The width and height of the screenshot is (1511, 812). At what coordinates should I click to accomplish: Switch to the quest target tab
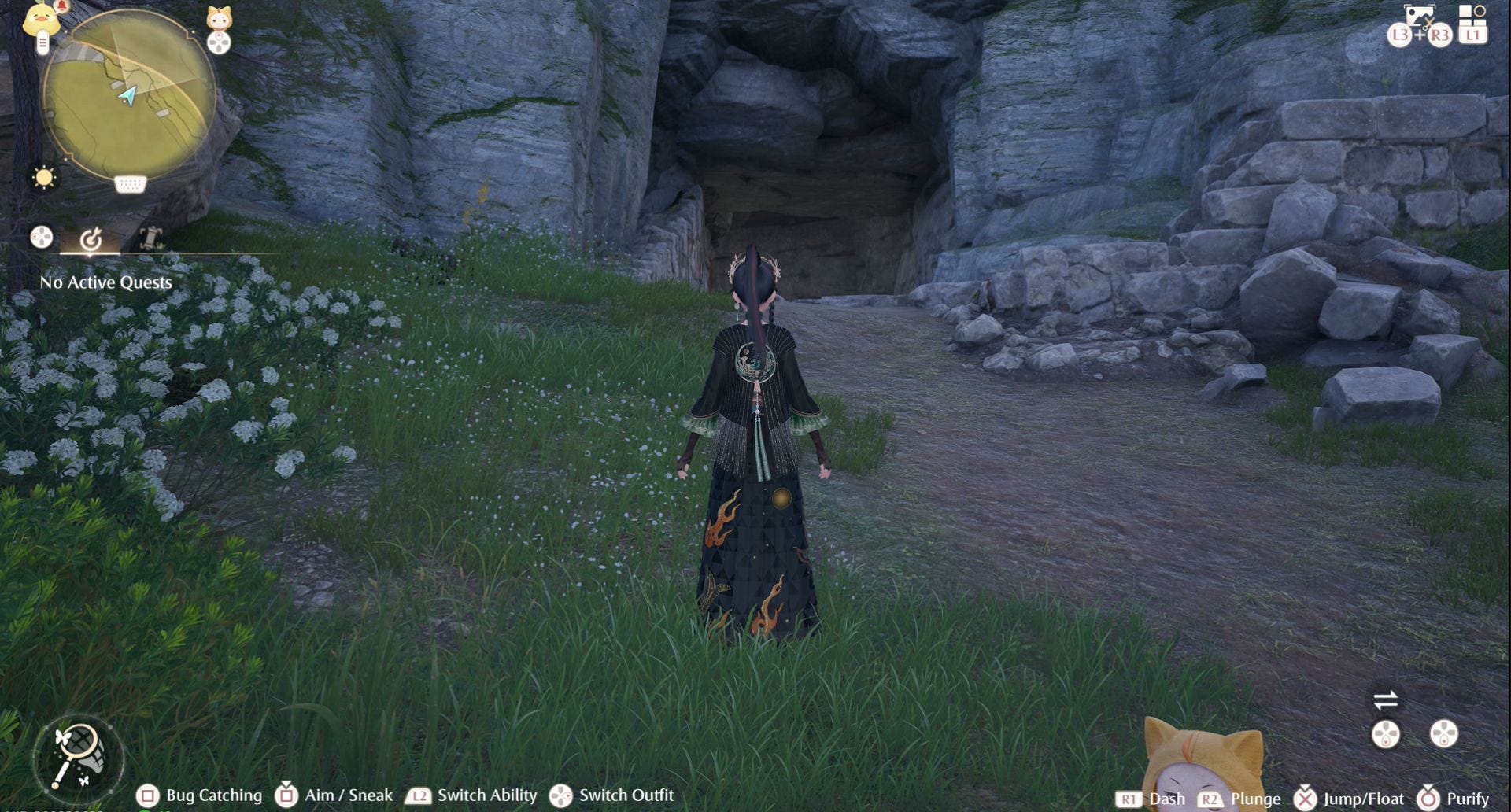click(91, 238)
